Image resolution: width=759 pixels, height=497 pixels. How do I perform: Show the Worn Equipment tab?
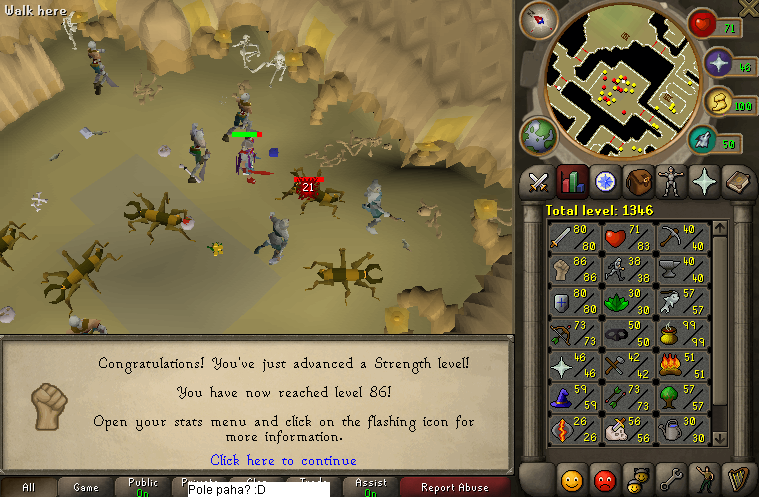click(671, 182)
